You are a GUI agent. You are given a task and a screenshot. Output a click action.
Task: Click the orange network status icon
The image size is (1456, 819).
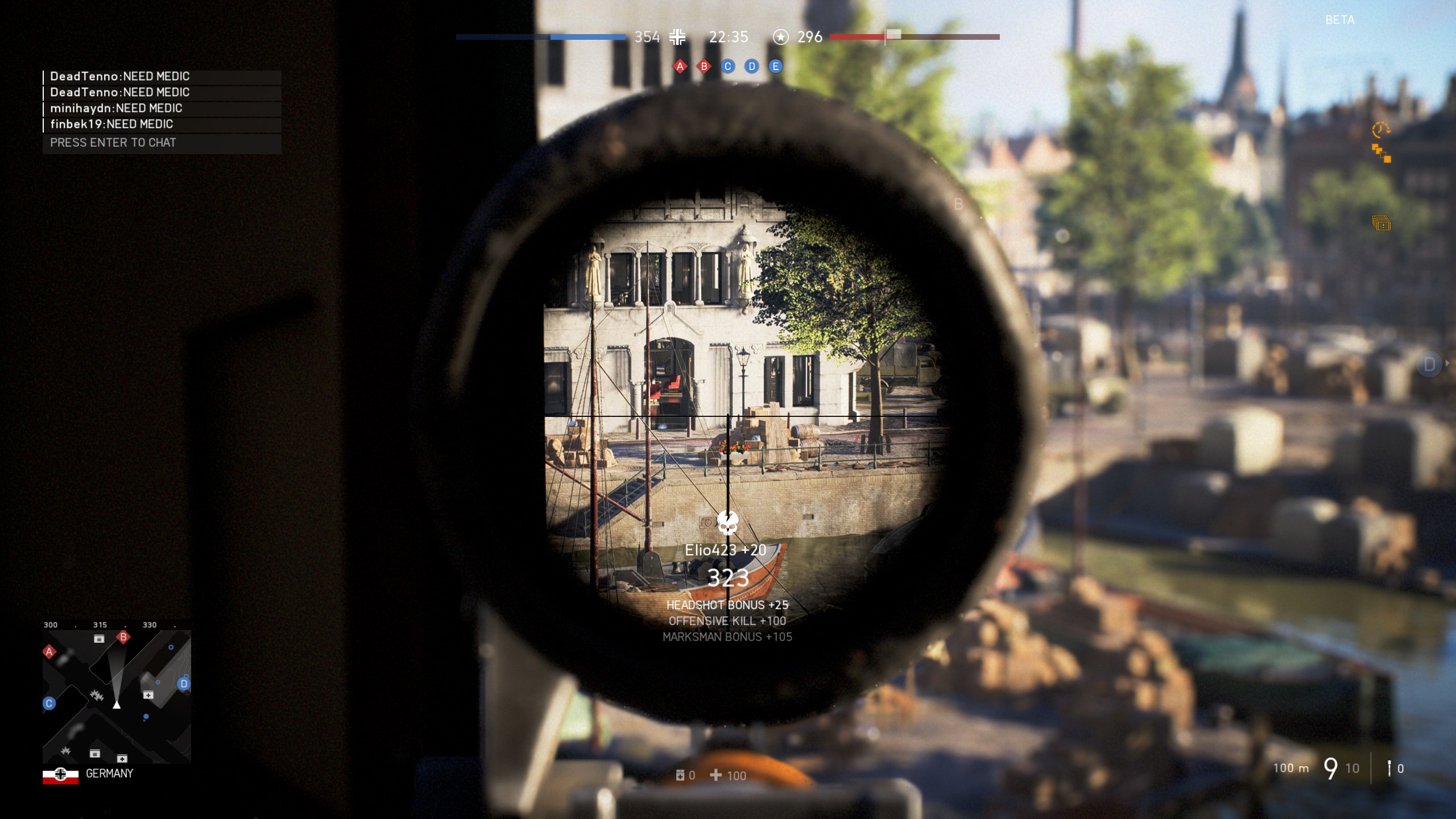tap(1381, 154)
